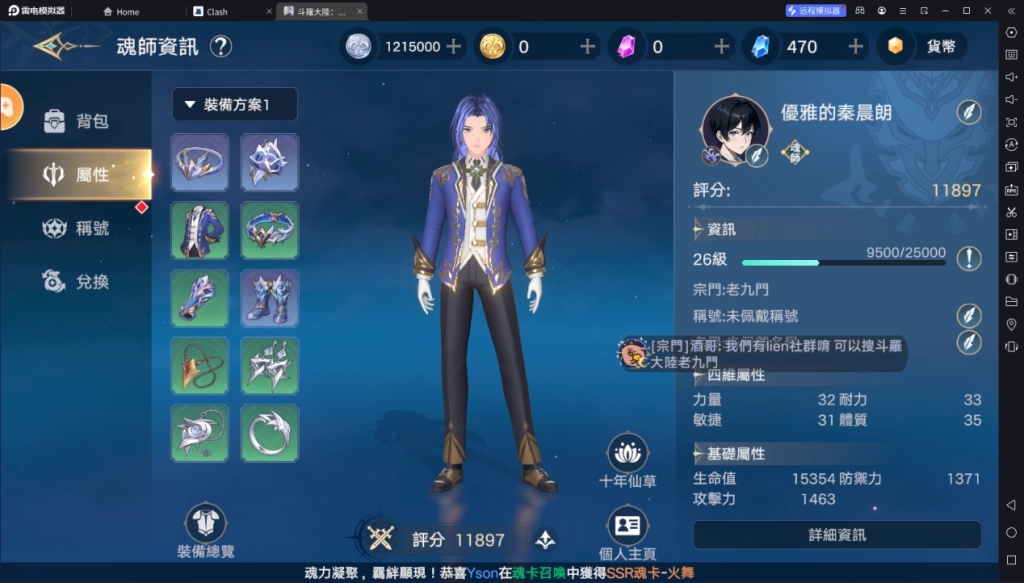Screen dimensions: 1024x583
Task: Select the 兌換 exchange tab
Action: [78, 282]
